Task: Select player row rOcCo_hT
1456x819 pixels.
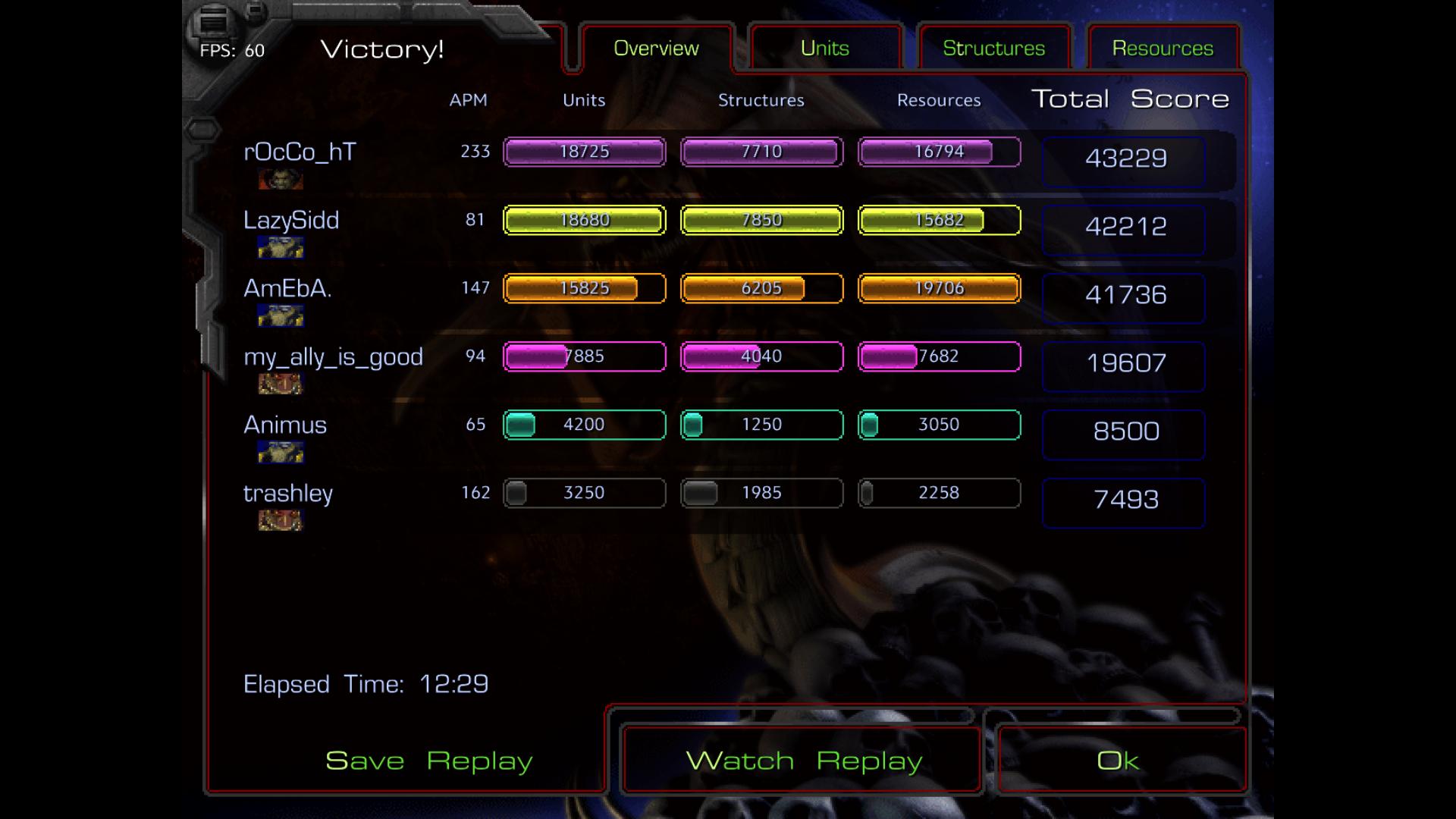Action: coord(300,152)
